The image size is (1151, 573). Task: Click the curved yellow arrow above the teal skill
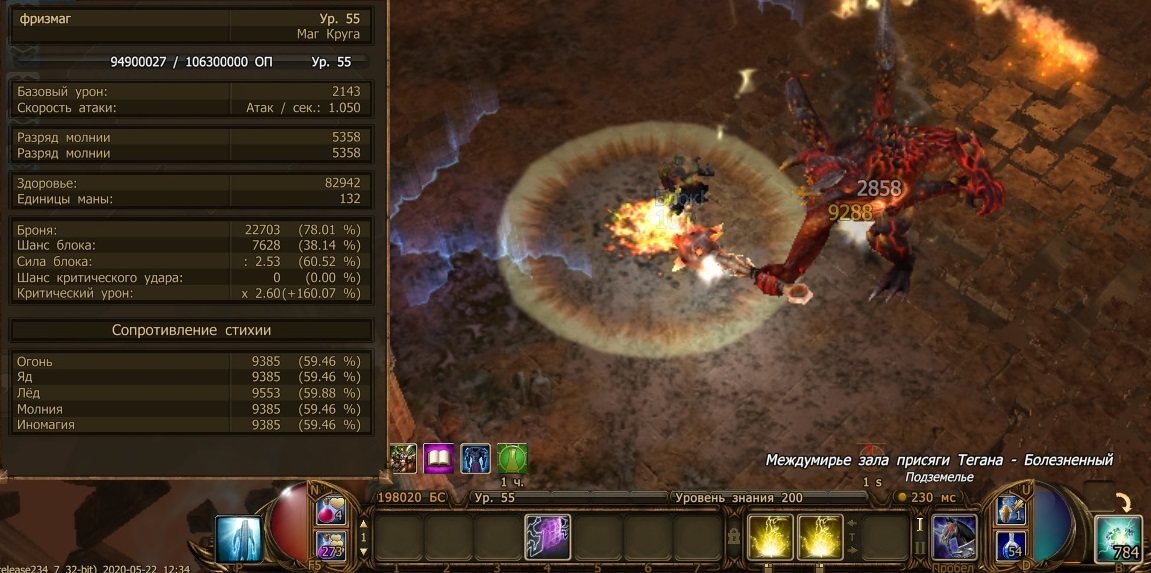(x=1127, y=502)
